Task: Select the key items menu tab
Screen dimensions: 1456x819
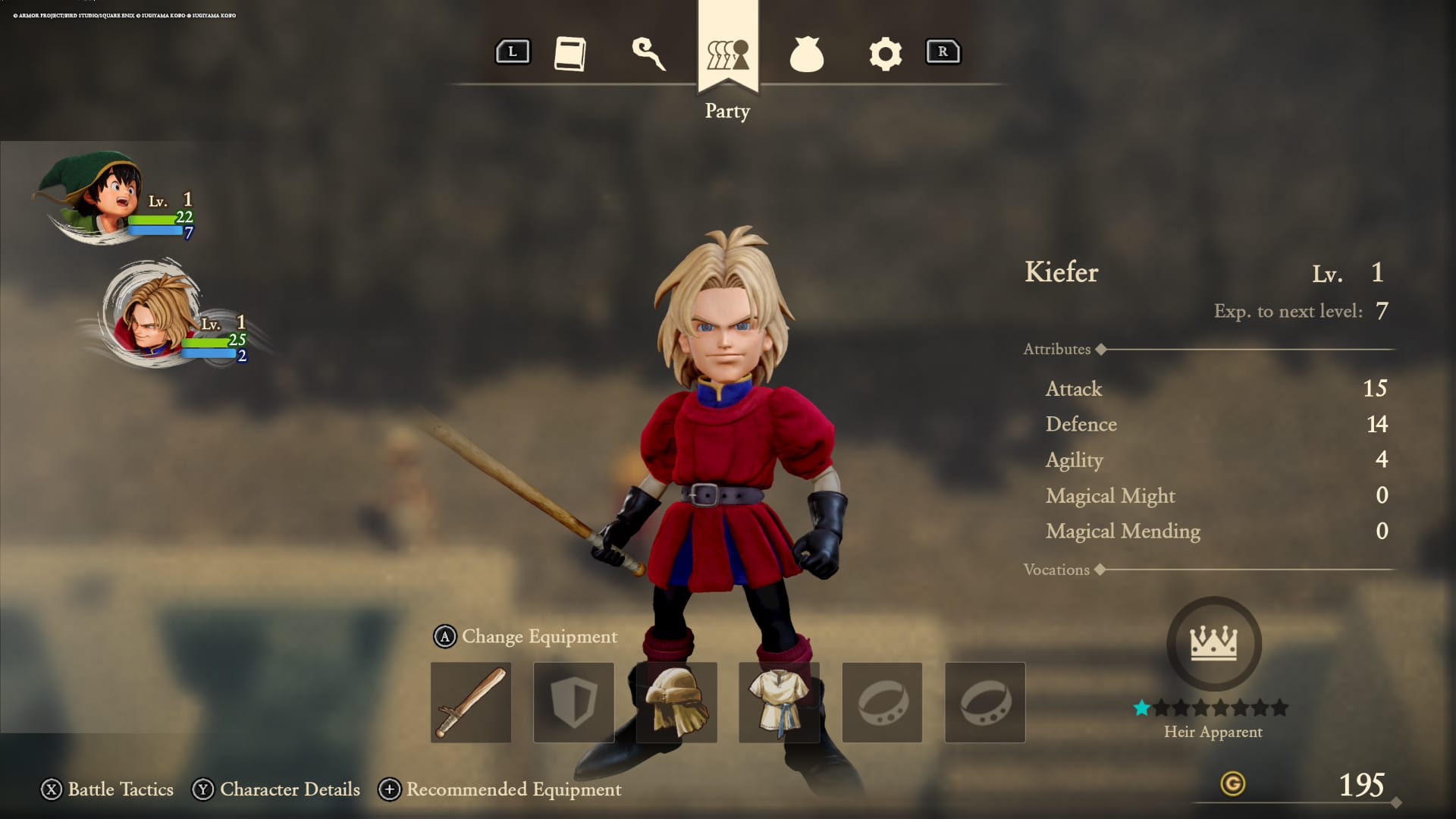Action: [x=650, y=53]
